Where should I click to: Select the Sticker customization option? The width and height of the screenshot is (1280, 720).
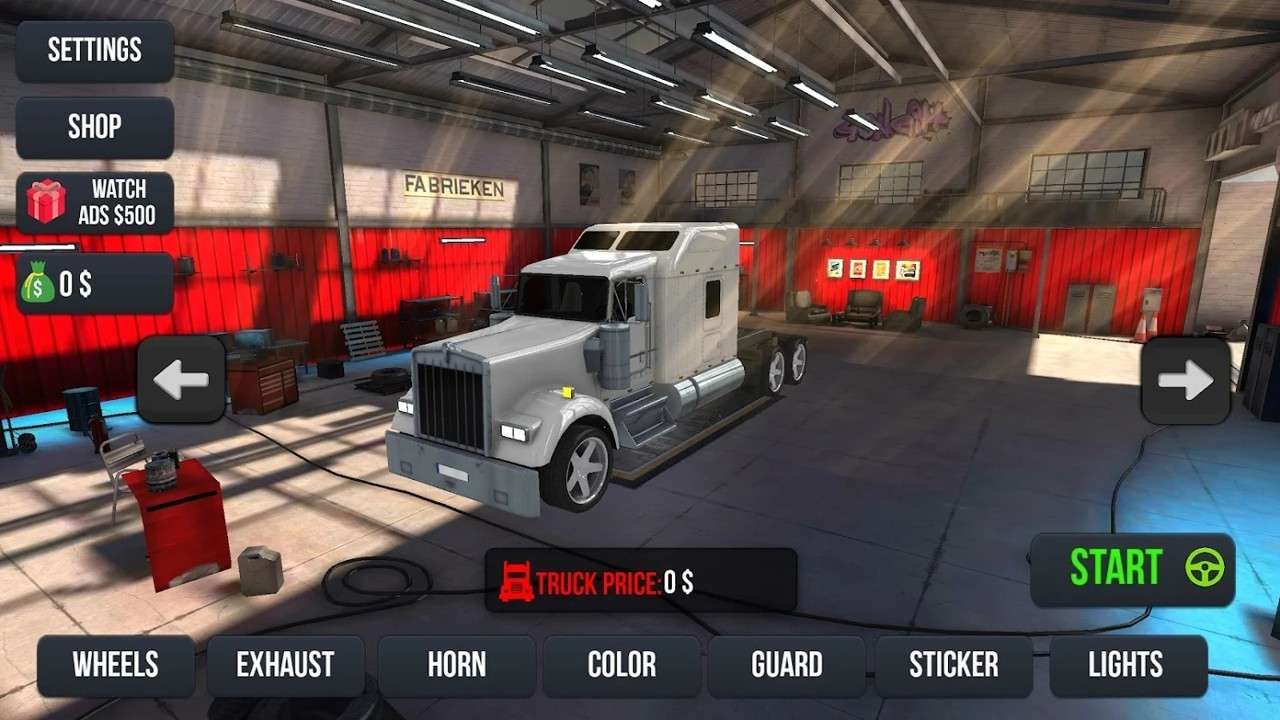[x=953, y=665]
